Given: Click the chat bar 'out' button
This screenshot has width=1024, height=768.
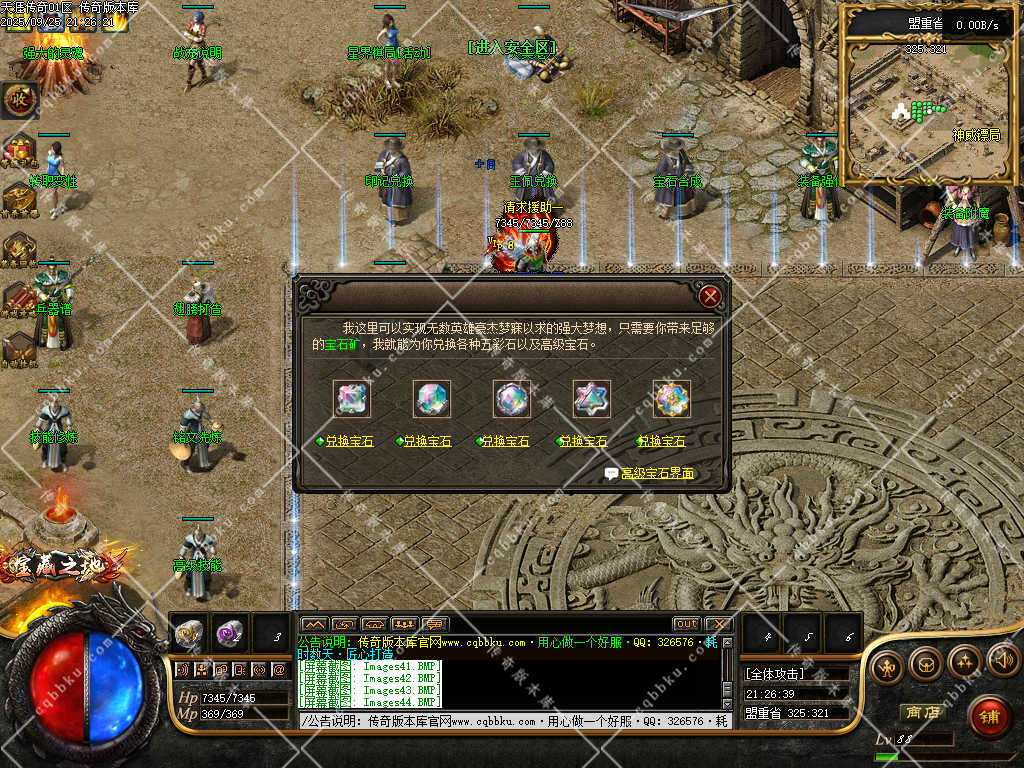Looking at the screenshot, I should (x=686, y=624).
